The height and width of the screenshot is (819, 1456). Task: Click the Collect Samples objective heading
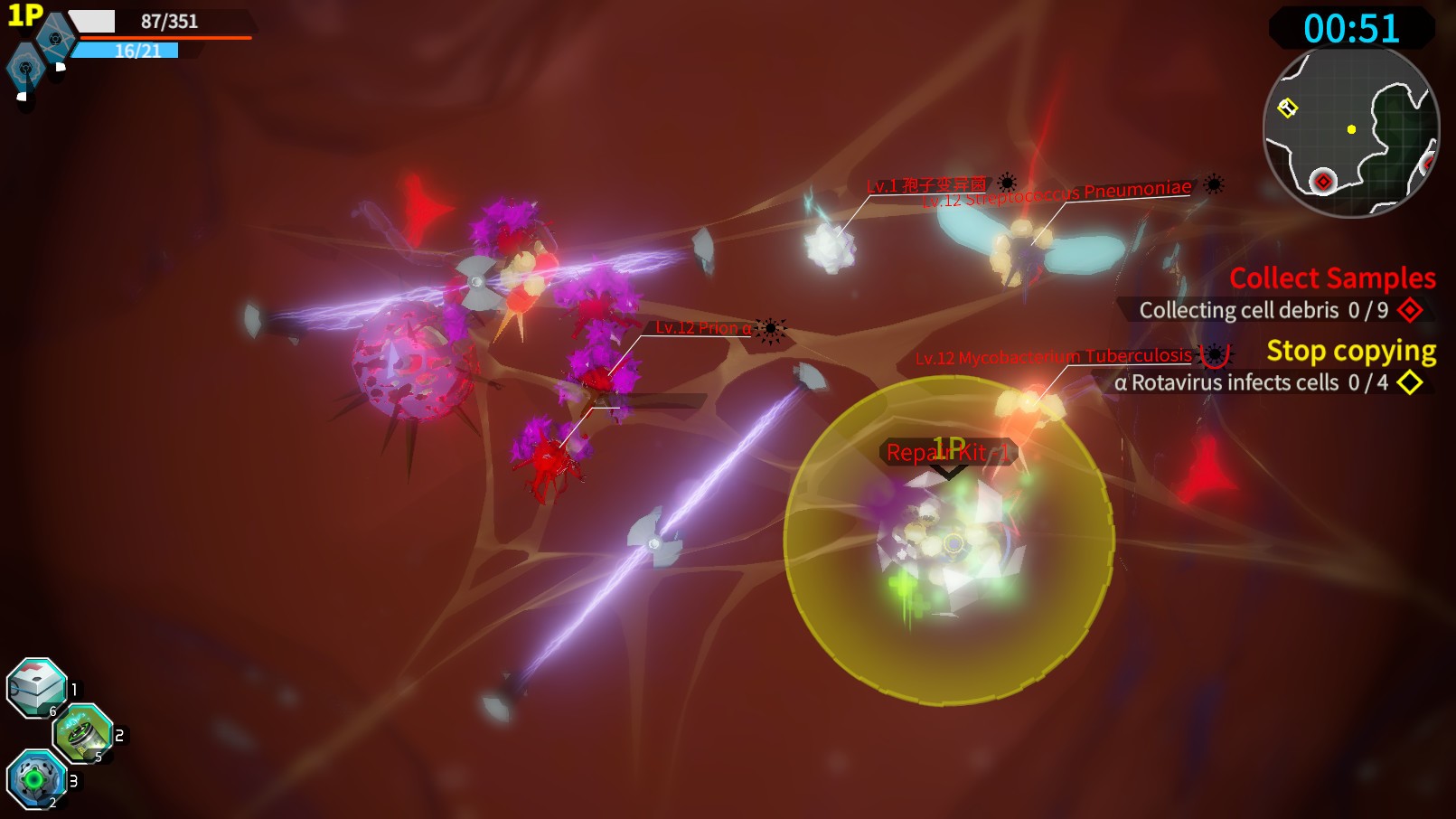coord(1332,278)
